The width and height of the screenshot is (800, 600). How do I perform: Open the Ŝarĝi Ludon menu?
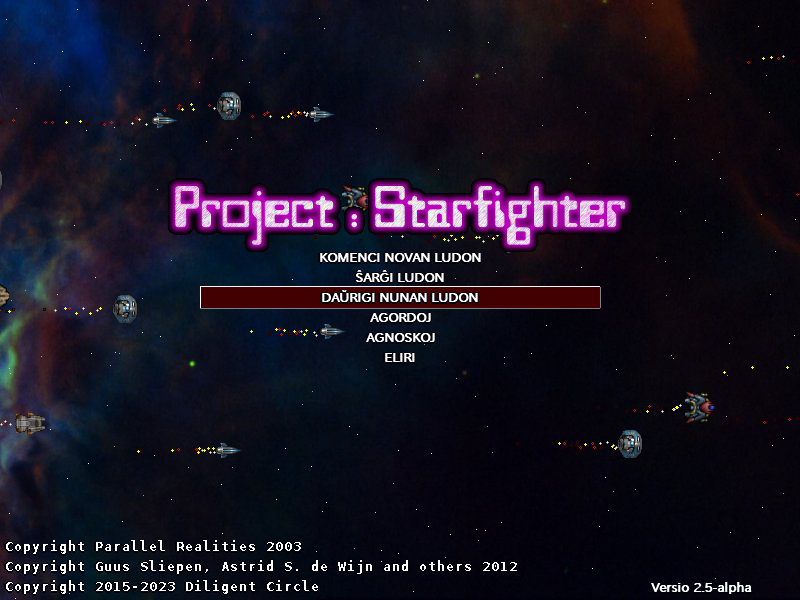pyautogui.click(x=400, y=277)
